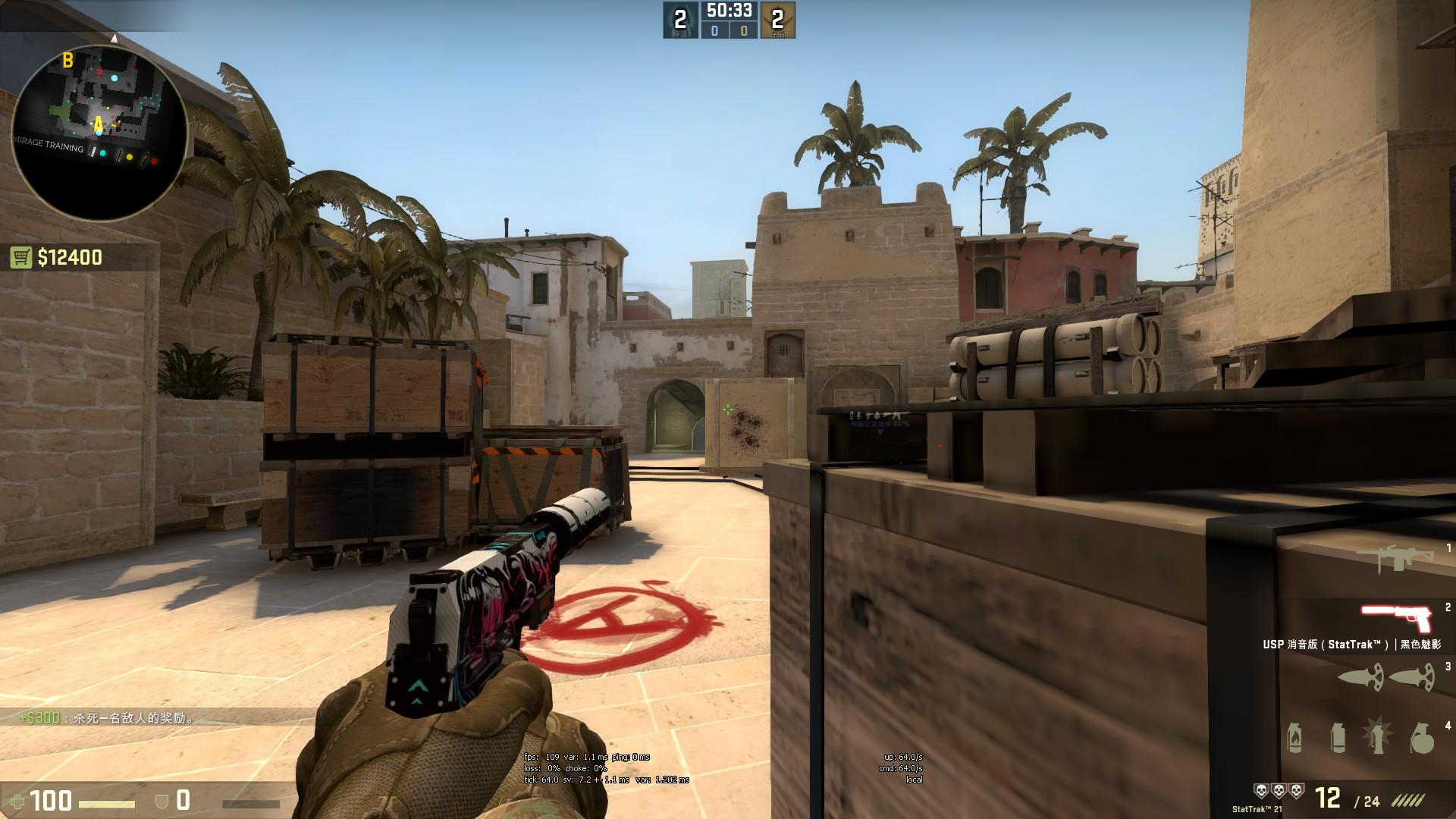
Task: Click the 0-0 round score box
Action: click(728, 29)
